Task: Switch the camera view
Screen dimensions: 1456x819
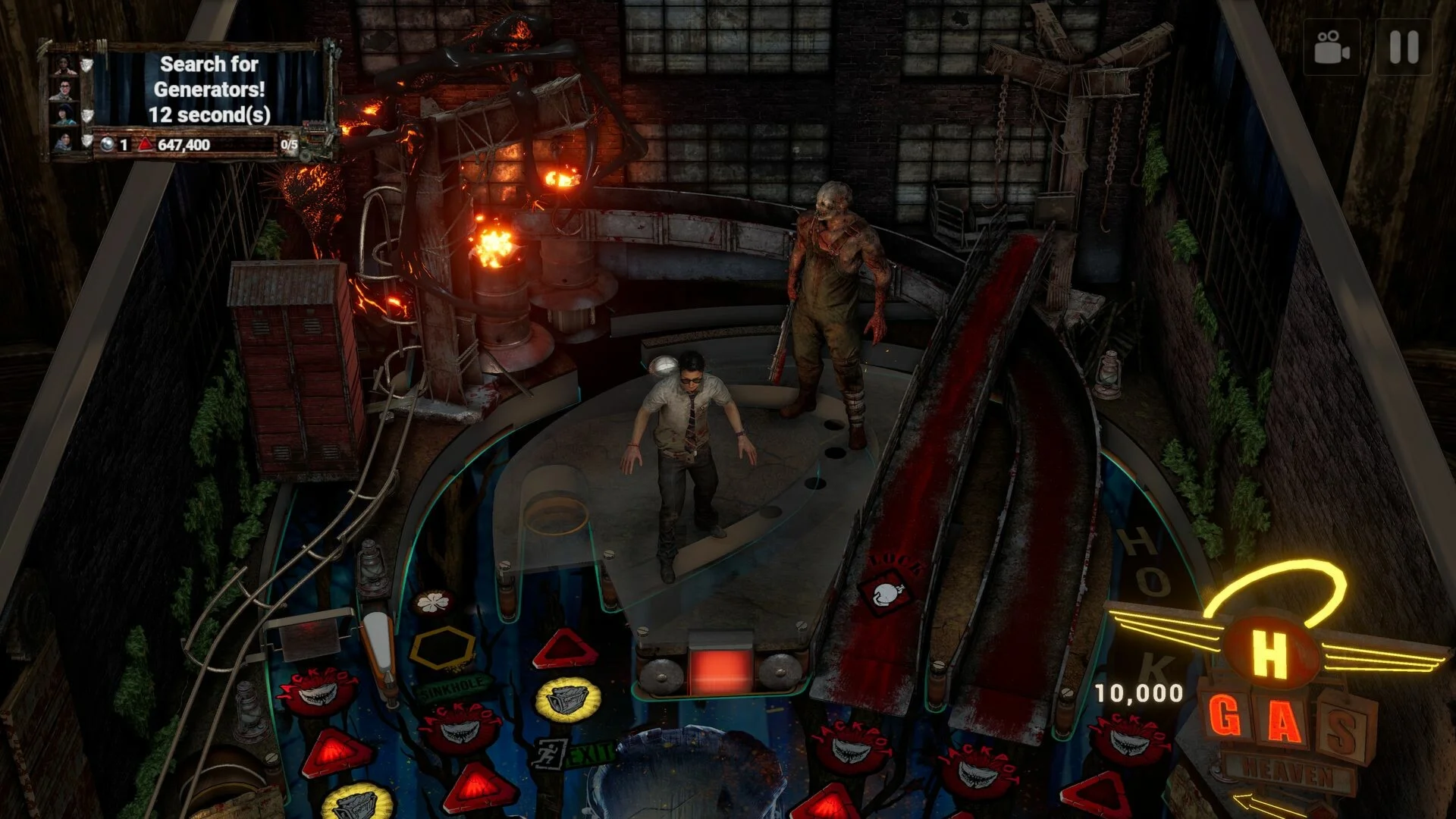Action: point(1332,47)
